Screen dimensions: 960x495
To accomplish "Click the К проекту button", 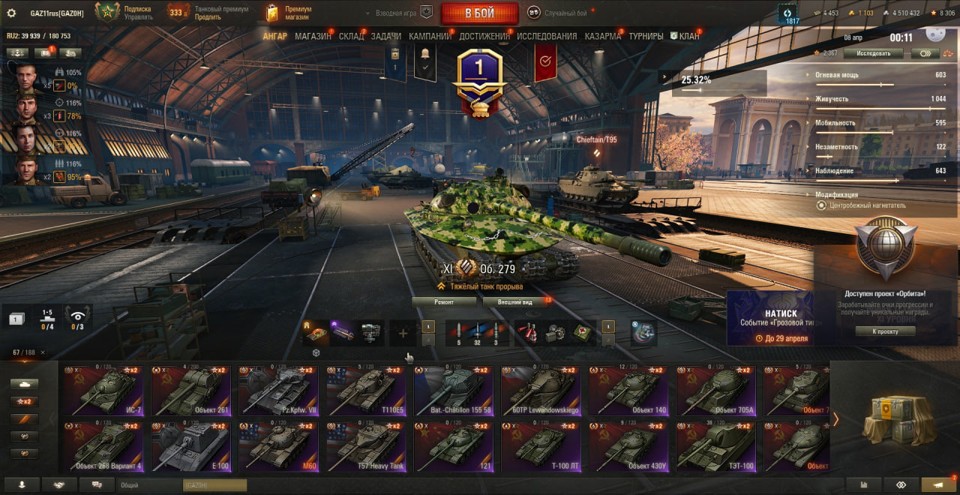I will (x=884, y=331).
